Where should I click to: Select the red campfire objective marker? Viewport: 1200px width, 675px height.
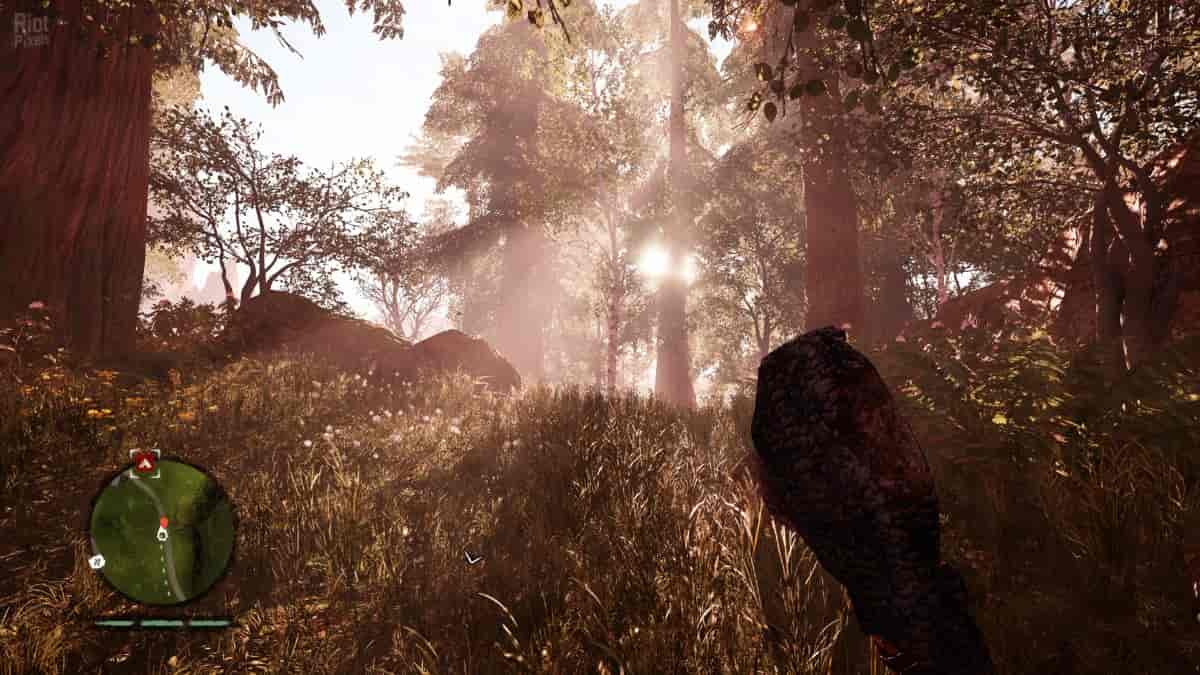tap(145, 462)
